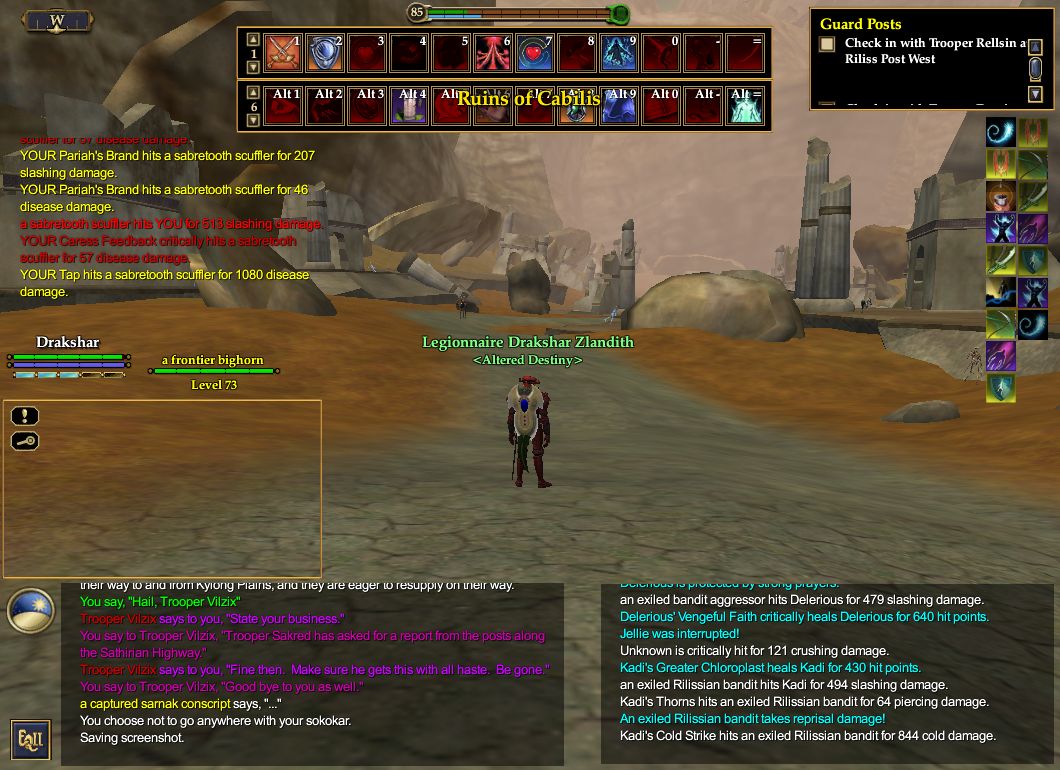
Task: Select the Drakshar player frame
Action: [x=68, y=357]
